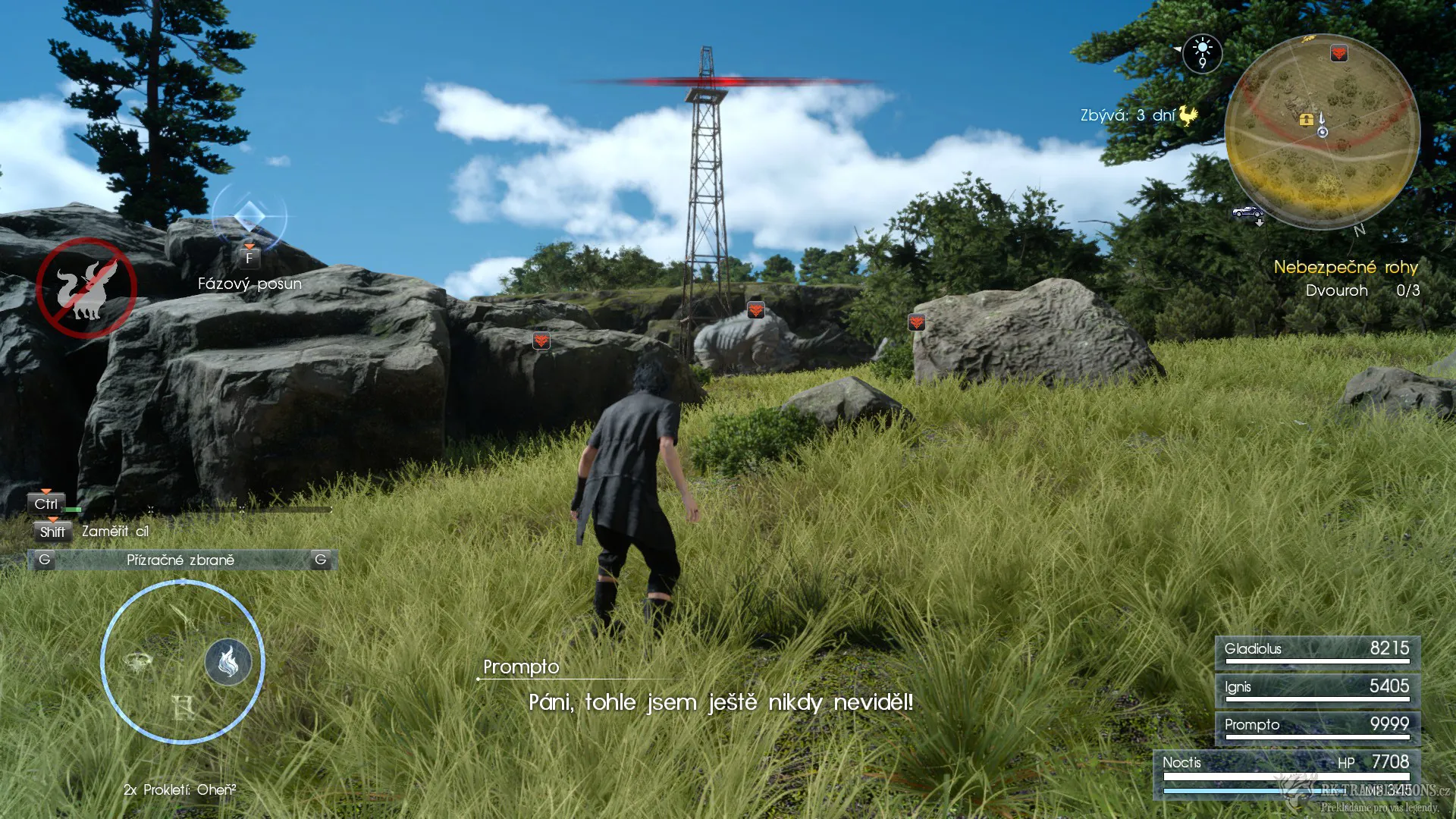Image resolution: width=1456 pixels, height=819 pixels.
Task: Toggle Fázový posun with the F key prompt
Action: [248, 257]
